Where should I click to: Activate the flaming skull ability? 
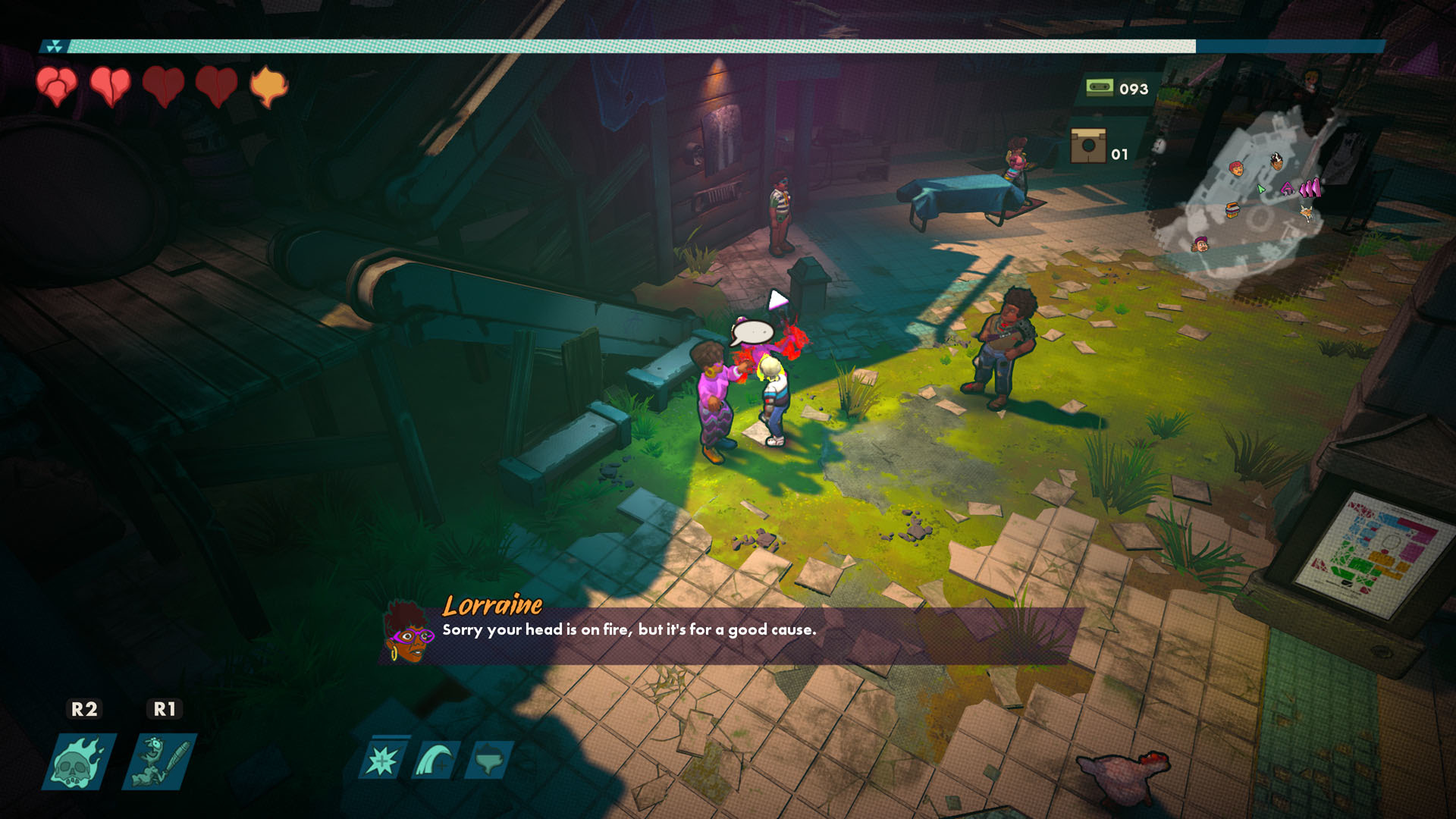click(79, 761)
